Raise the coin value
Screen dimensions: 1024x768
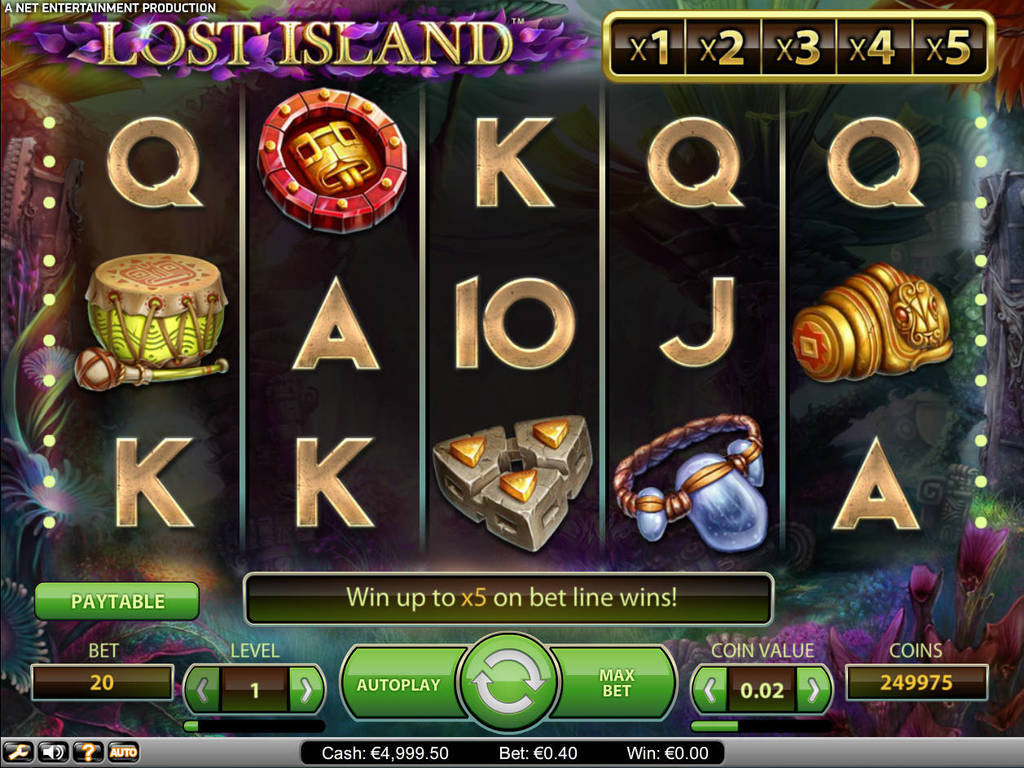[x=814, y=689]
